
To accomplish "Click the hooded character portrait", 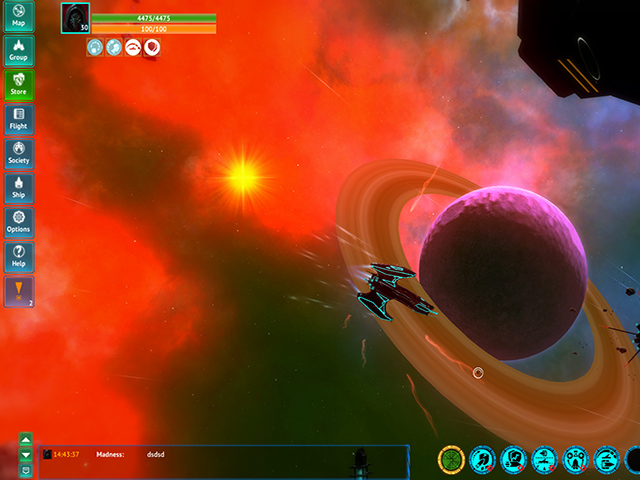I will [75, 17].
